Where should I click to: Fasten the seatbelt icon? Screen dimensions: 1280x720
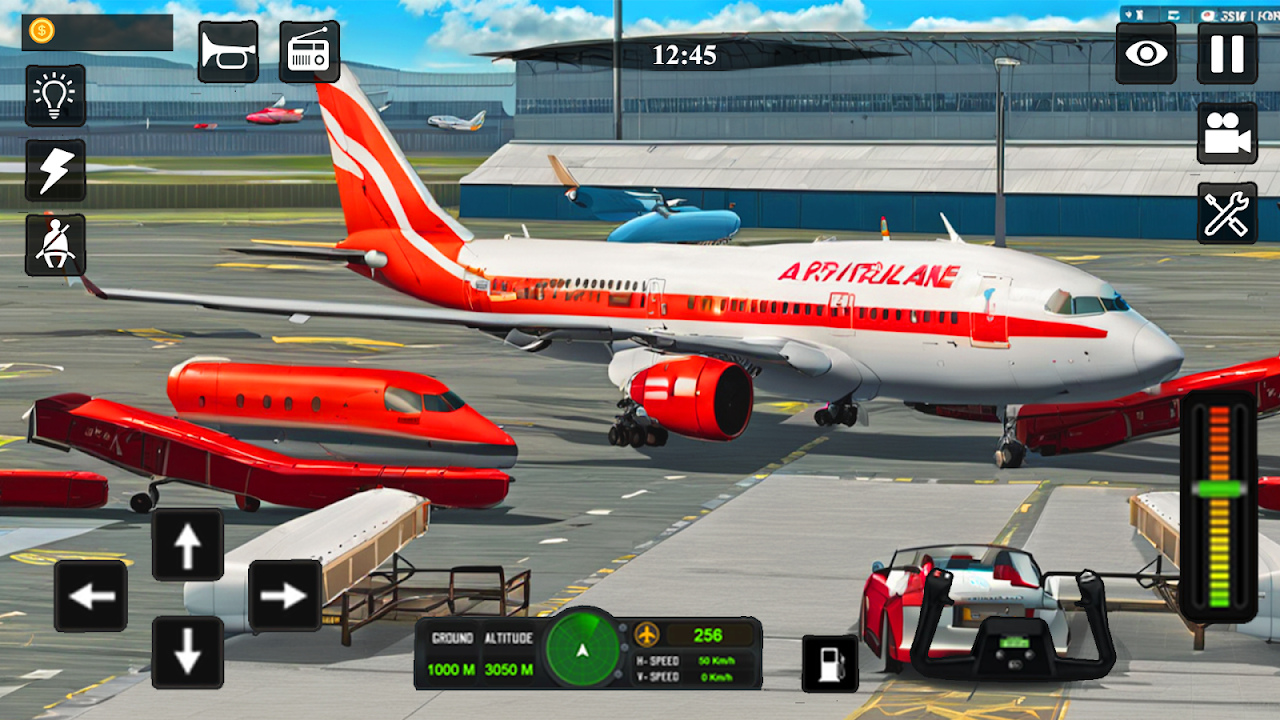coord(55,245)
